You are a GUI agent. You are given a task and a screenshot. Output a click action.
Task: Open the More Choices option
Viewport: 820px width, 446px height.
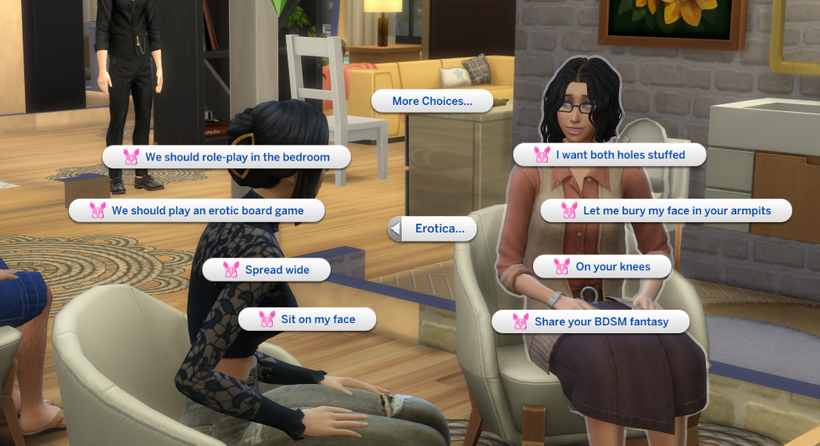432,101
